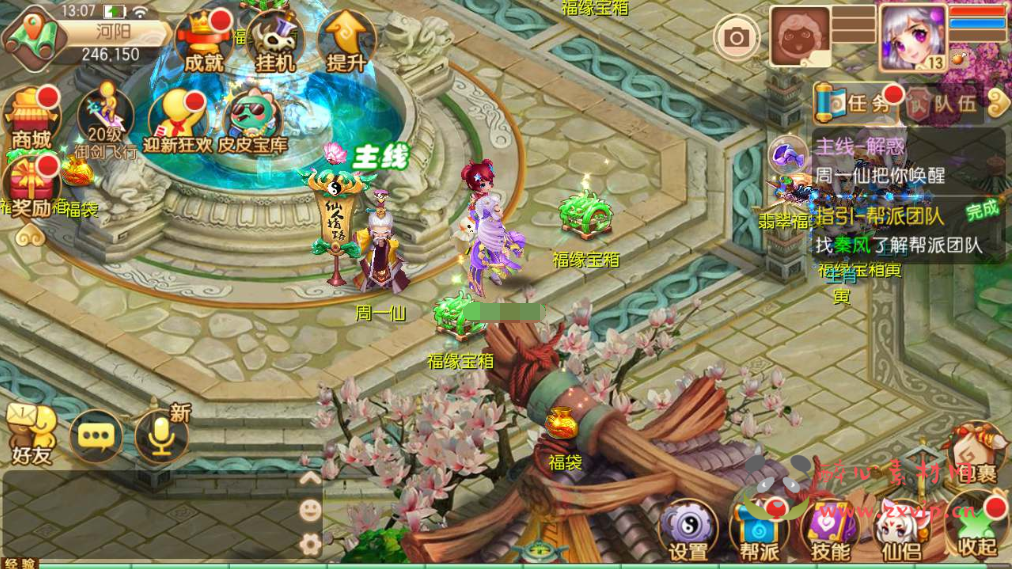Activate the 挂机 auto-battle icon
Image resolution: width=1013 pixels, height=569 pixels.
(274, 42)
